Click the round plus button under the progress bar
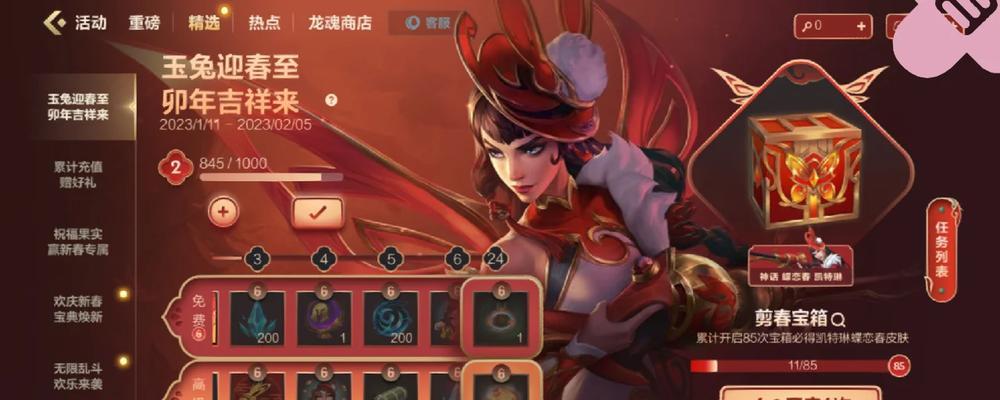Viewport: 1000px width, 400px height. click(223, 211)
